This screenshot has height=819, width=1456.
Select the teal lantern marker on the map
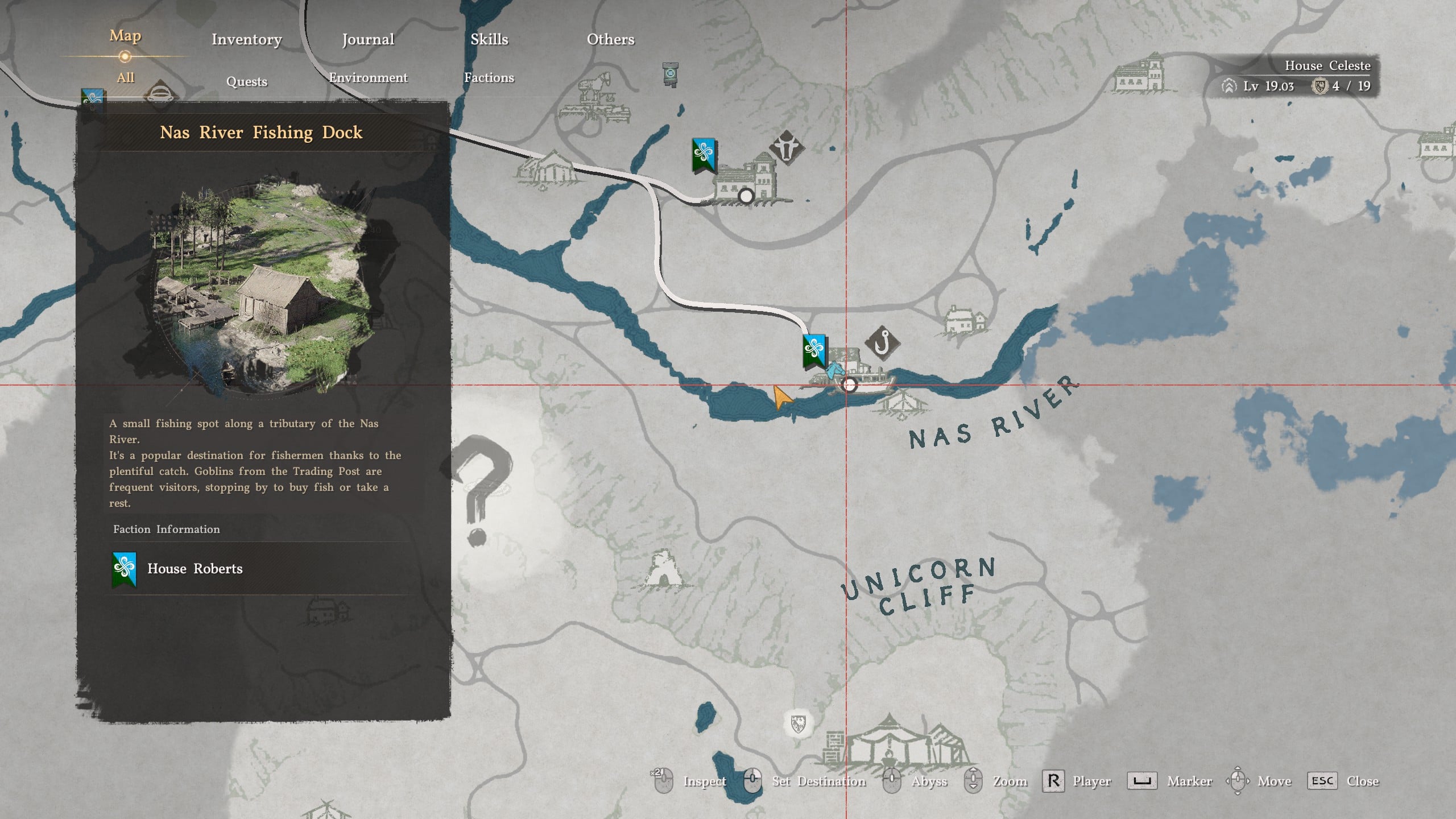click(x=671, y=74)
